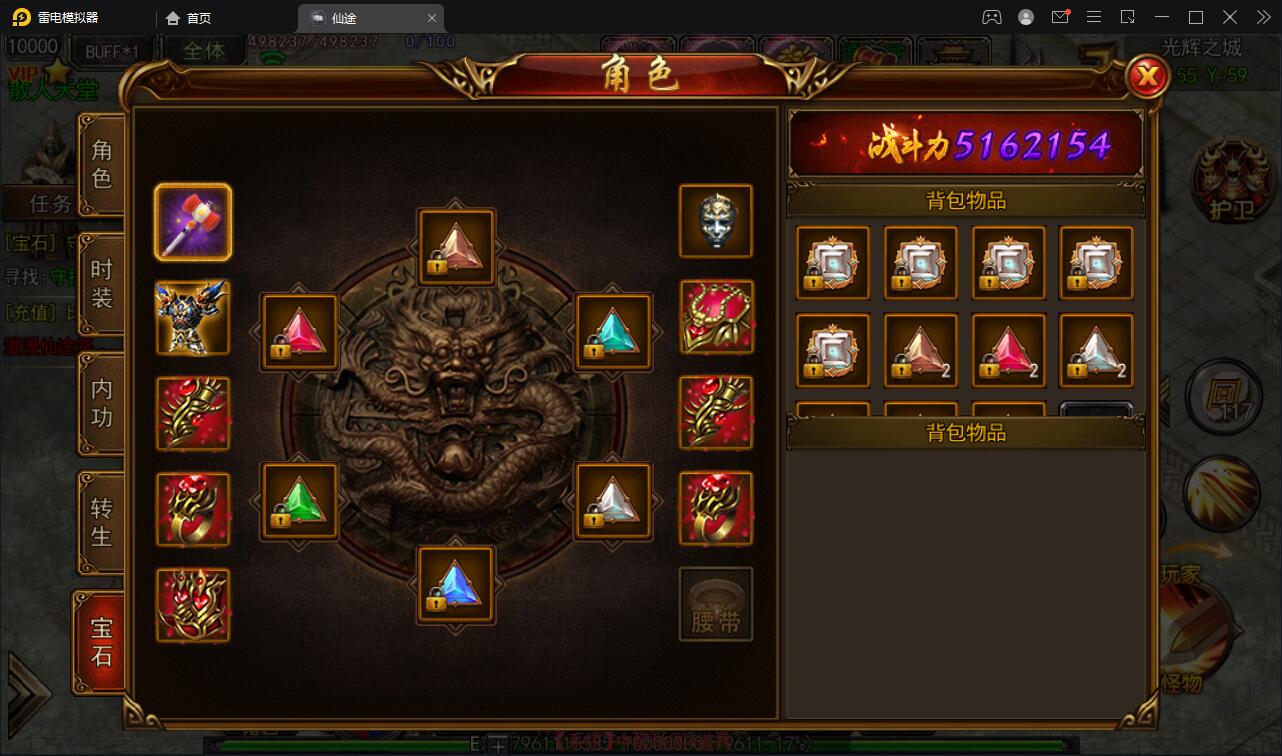Click the golden sunburst skill icon near 玩家
The width and height of the screenshot is (1282, 756).
pyautogui.click(x=1222, y=494)
